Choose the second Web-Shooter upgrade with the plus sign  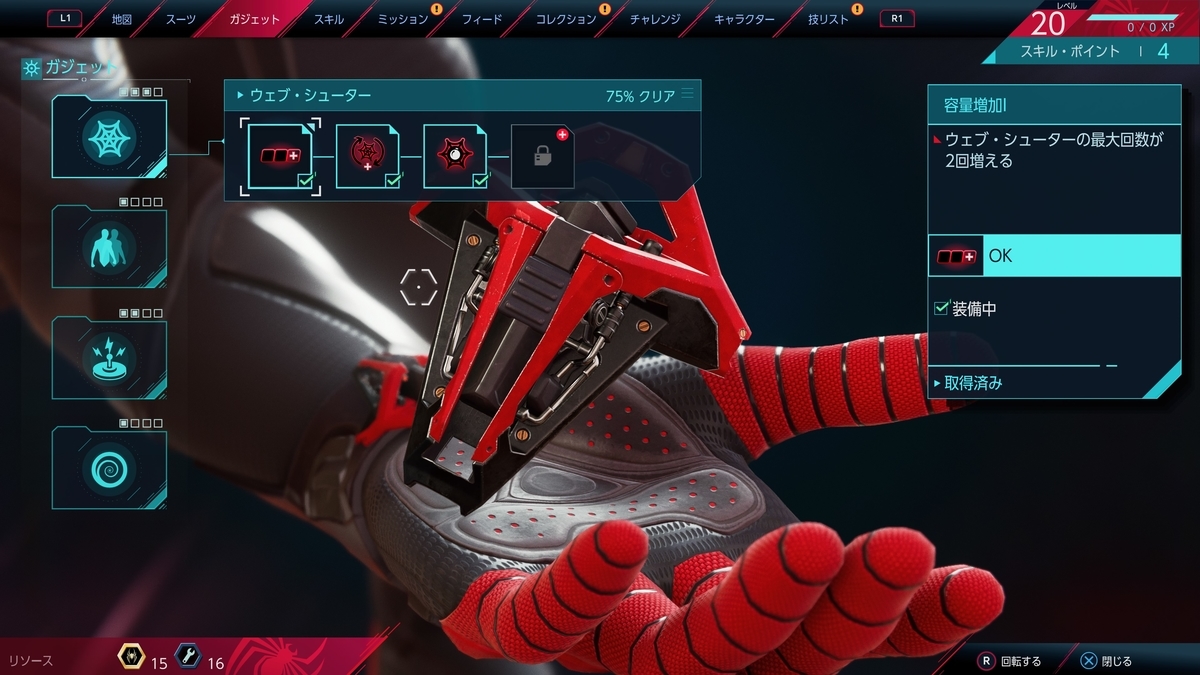tap(367, 156)
